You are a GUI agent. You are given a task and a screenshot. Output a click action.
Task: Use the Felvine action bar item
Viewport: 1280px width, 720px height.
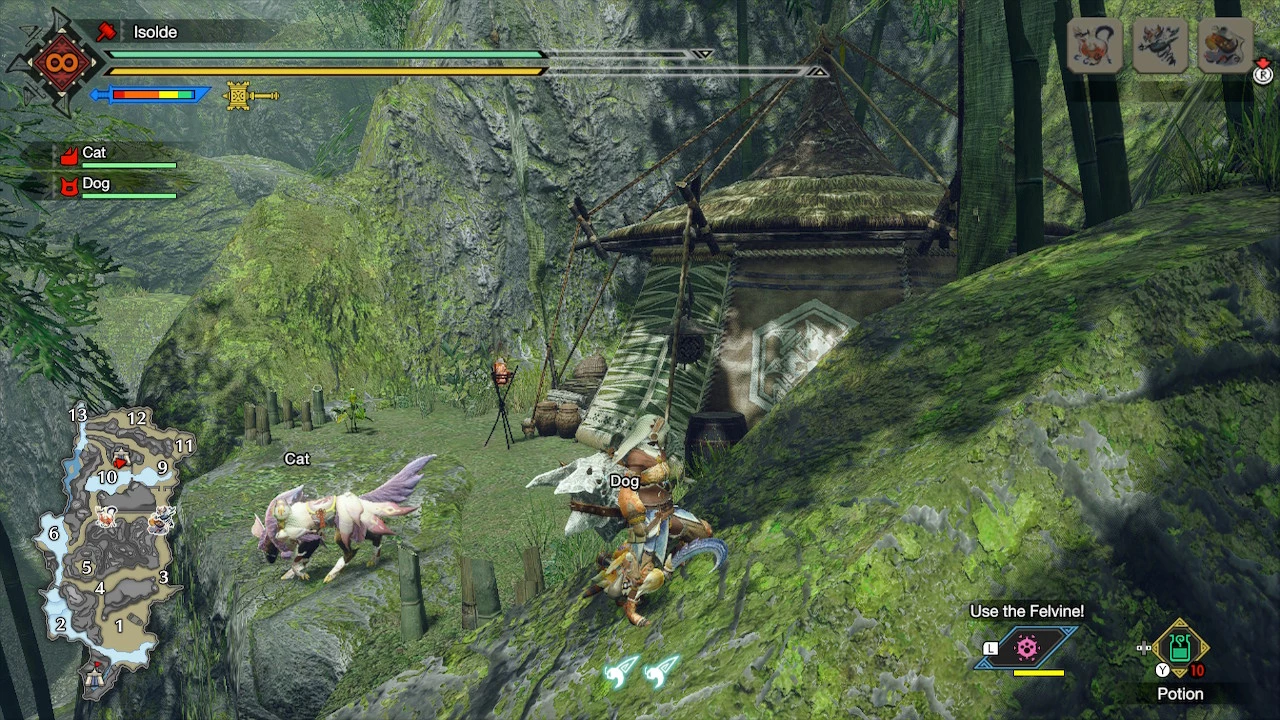(1027, 648)
